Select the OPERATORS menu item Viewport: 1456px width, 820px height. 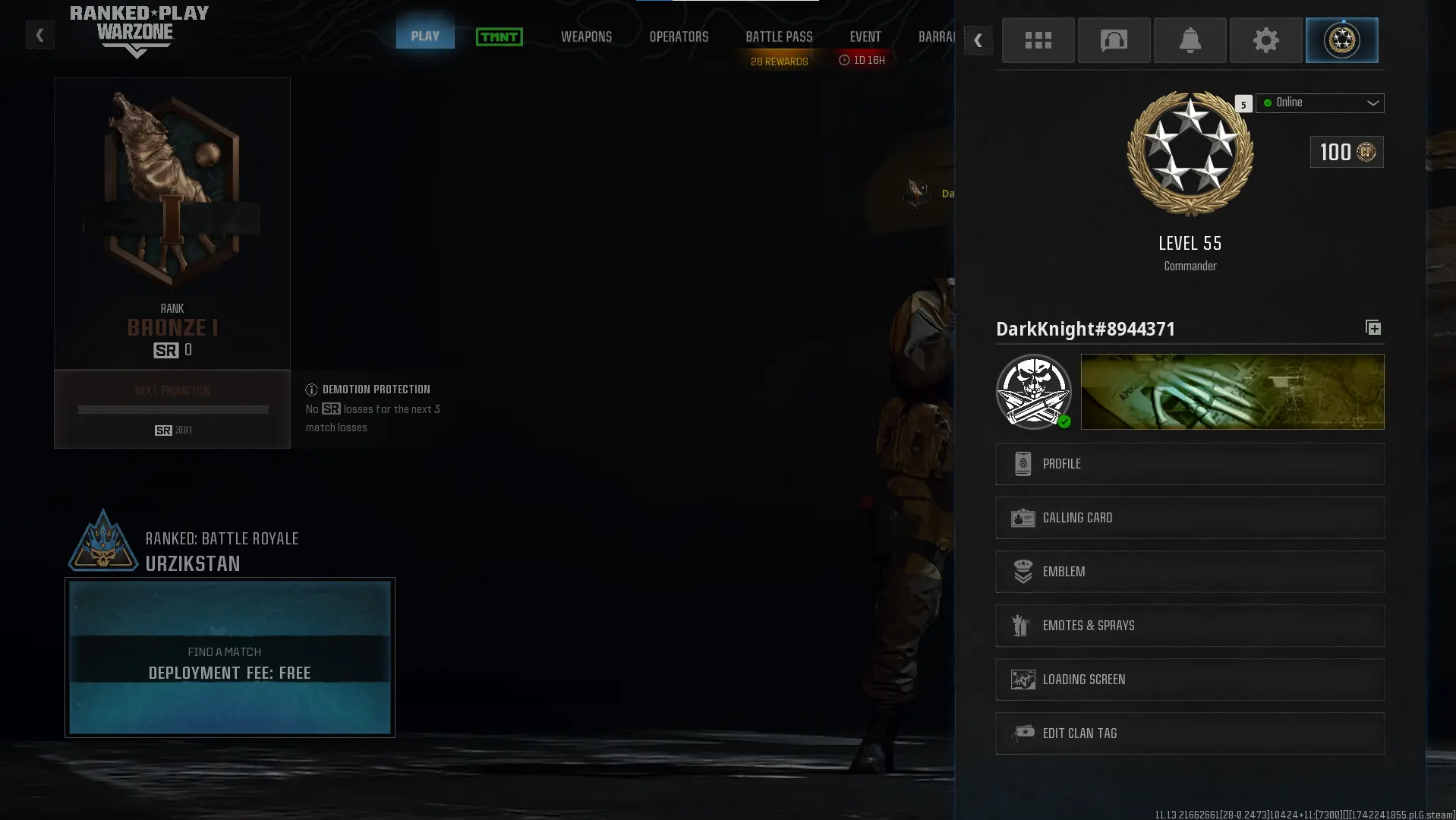(x=679, y=36)
